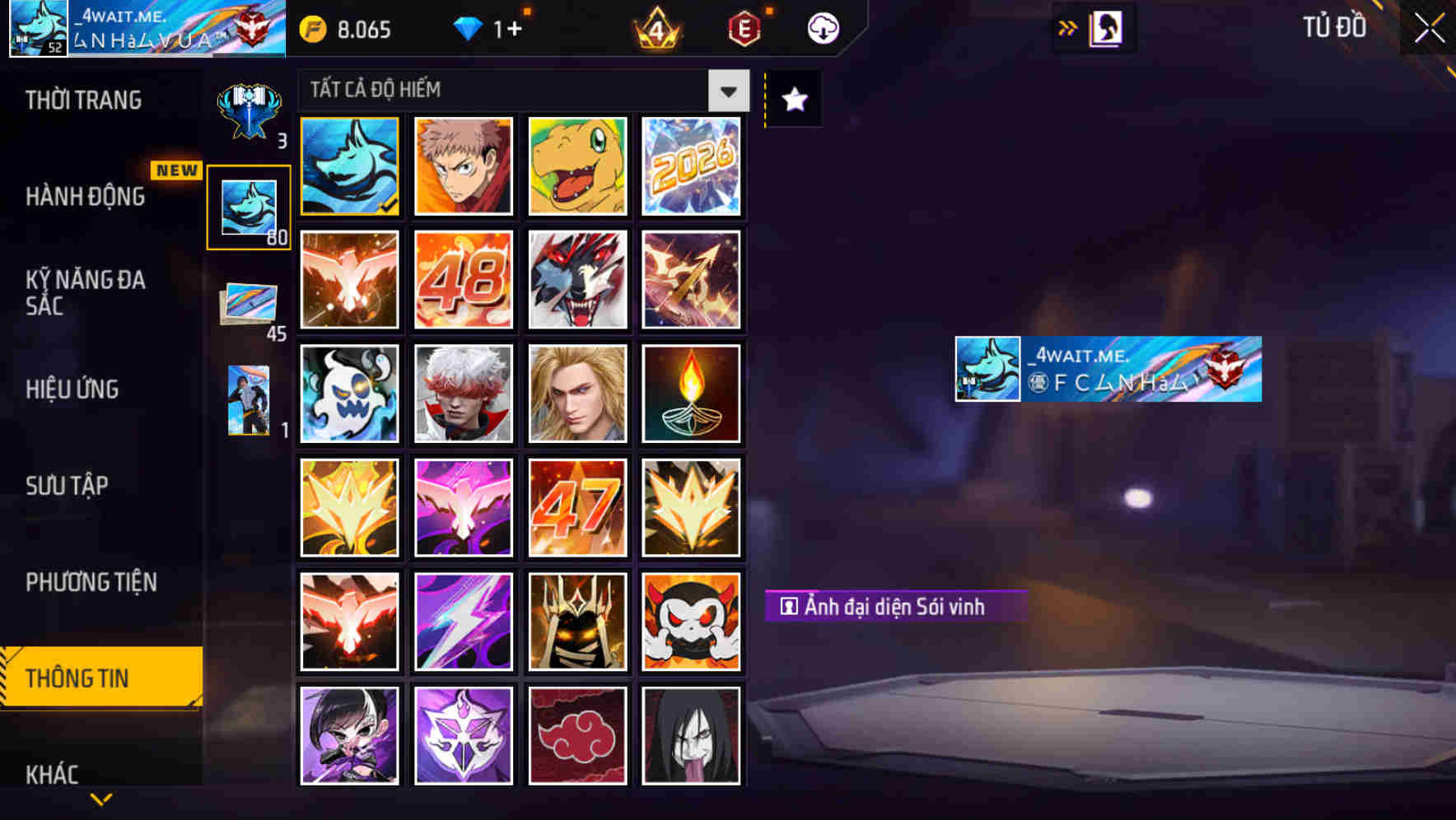Expand the sidebar using the bottom chevron
This screenshot has width=1456, height=820.
click(x=100, y=799)
